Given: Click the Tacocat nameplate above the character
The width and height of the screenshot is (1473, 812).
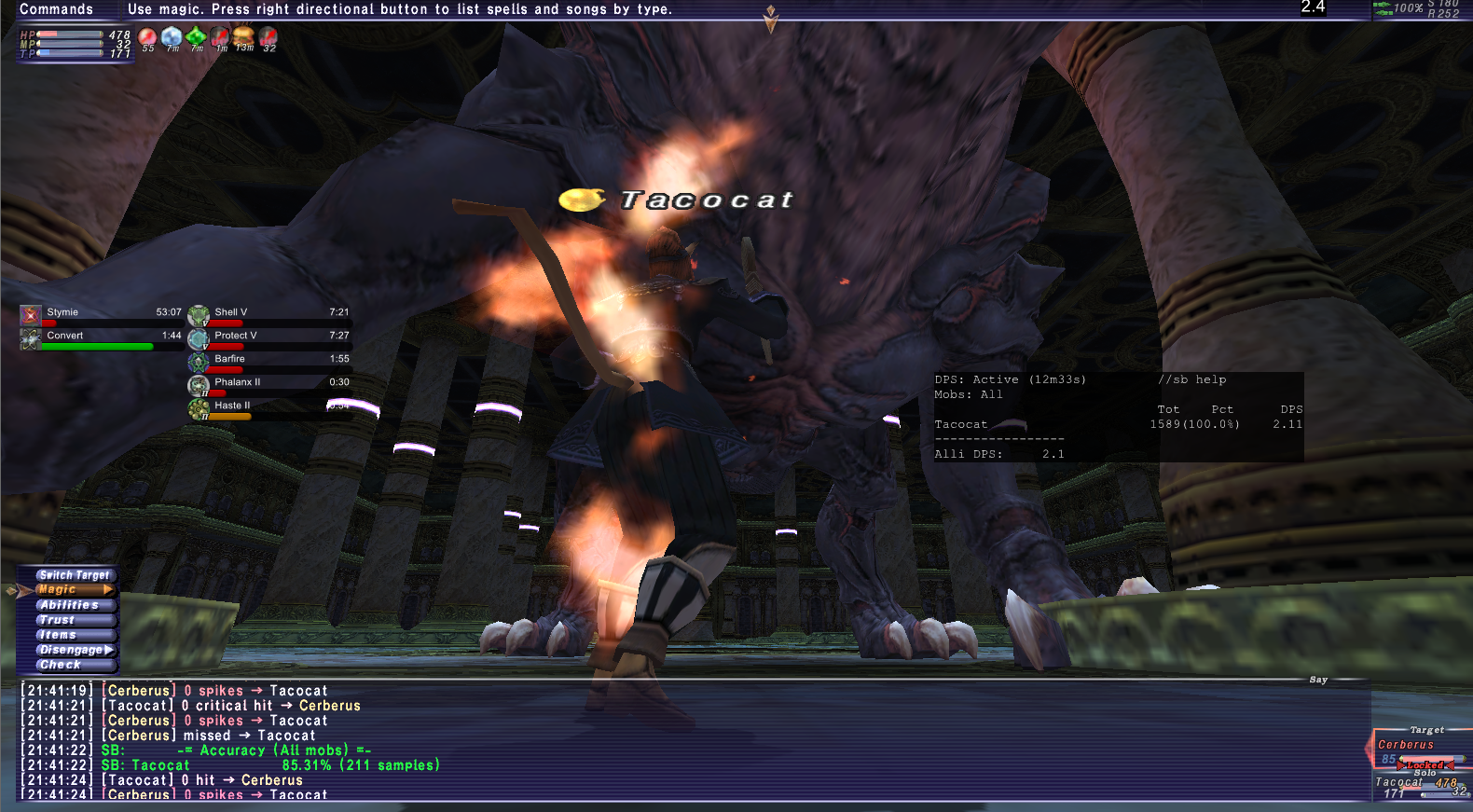Looking at the screenshot, I should (706, 199).
